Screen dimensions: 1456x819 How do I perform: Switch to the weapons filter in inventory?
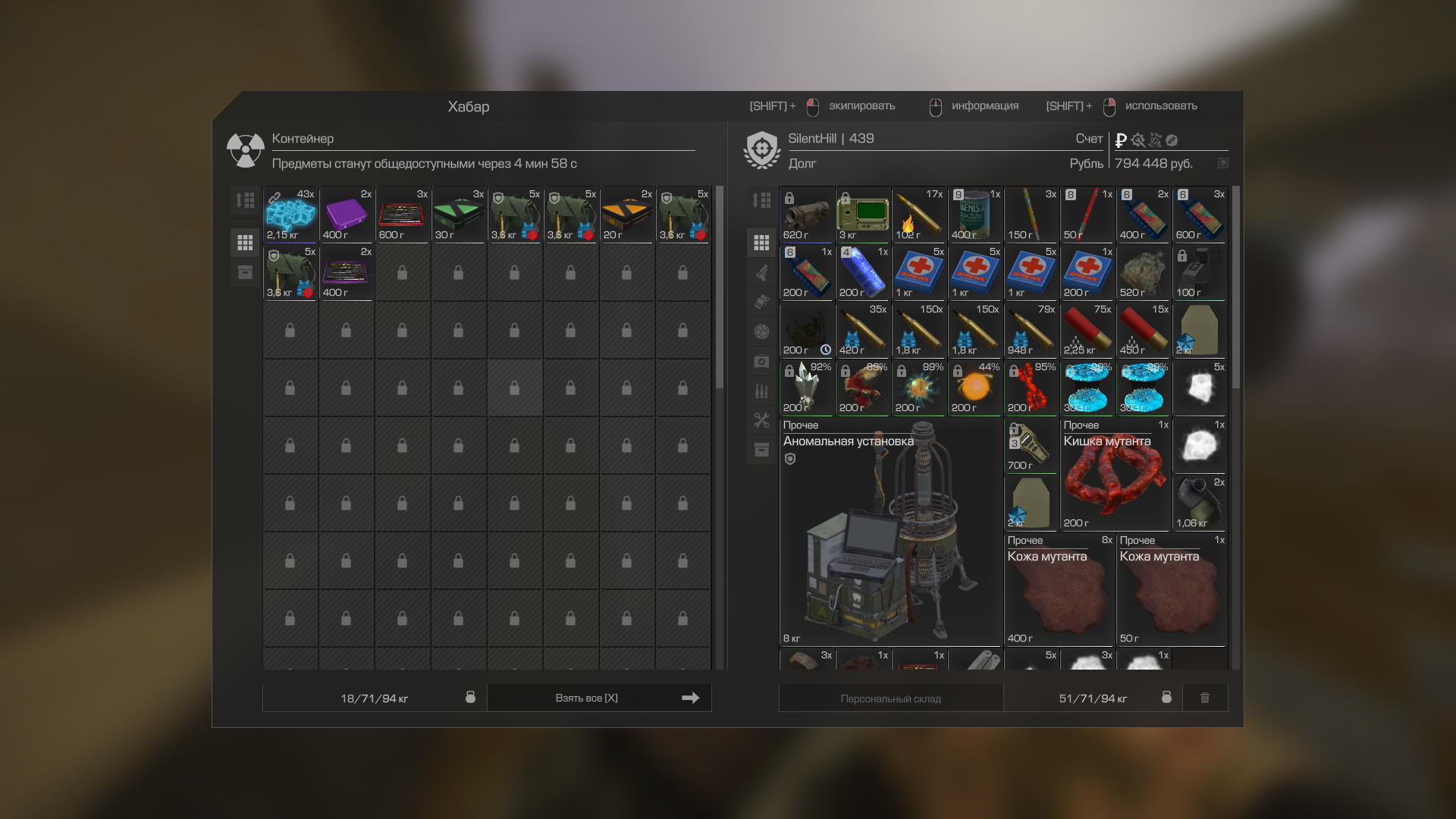(x=761, y=272)
